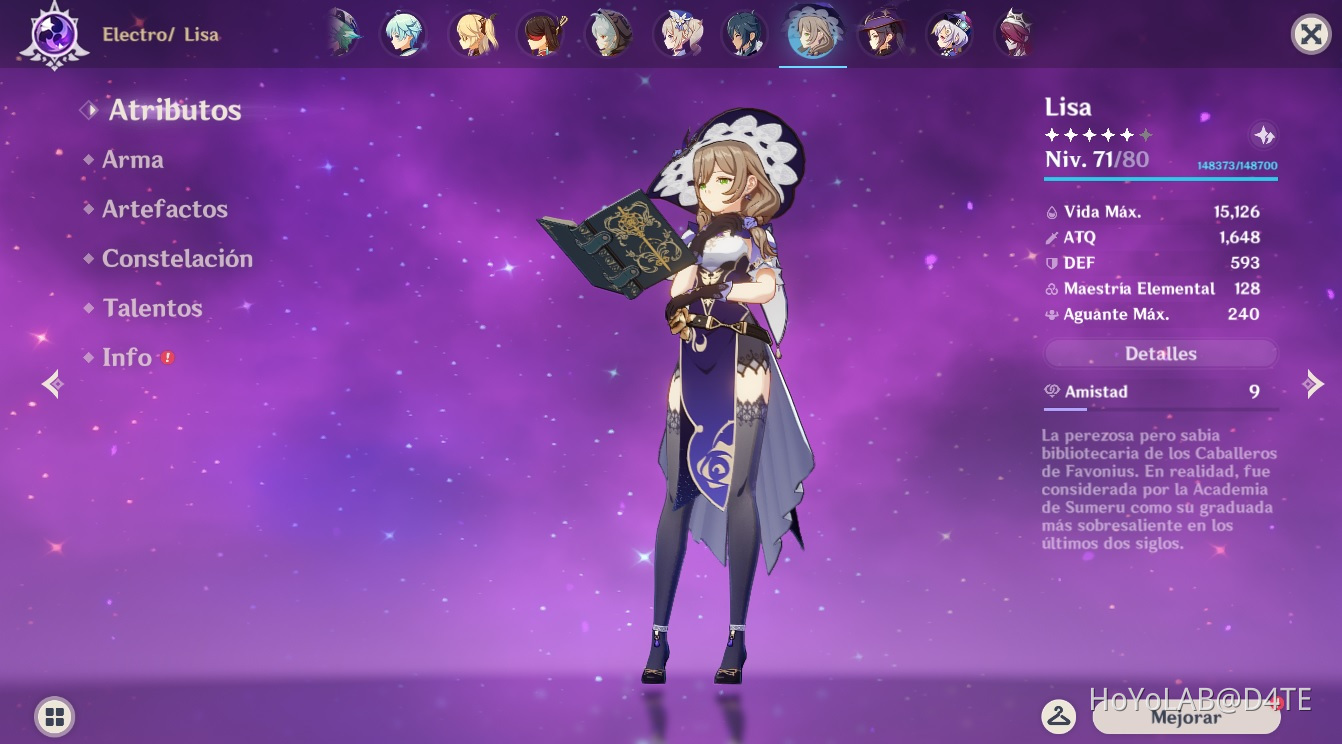Select the Electro element icon near Lisa's name
1342x744 pixels.
(52, 34)
